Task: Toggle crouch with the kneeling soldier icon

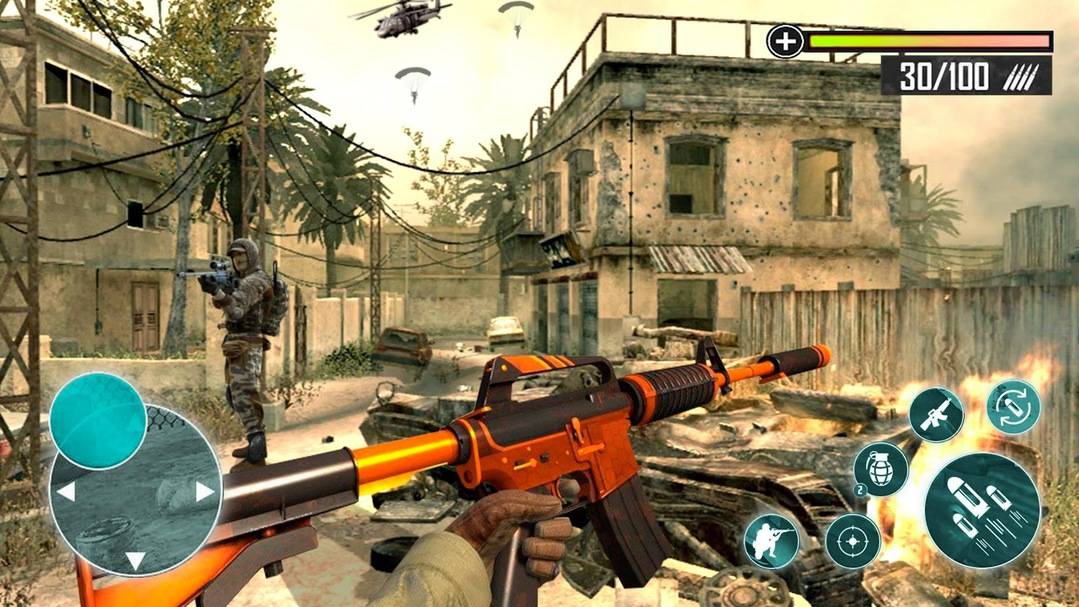Action: click(x=771, y=541)
